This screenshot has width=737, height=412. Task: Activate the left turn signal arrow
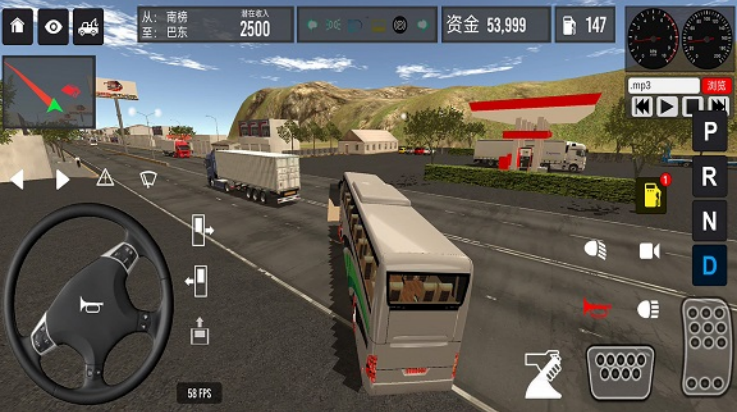tap(17, 180)
